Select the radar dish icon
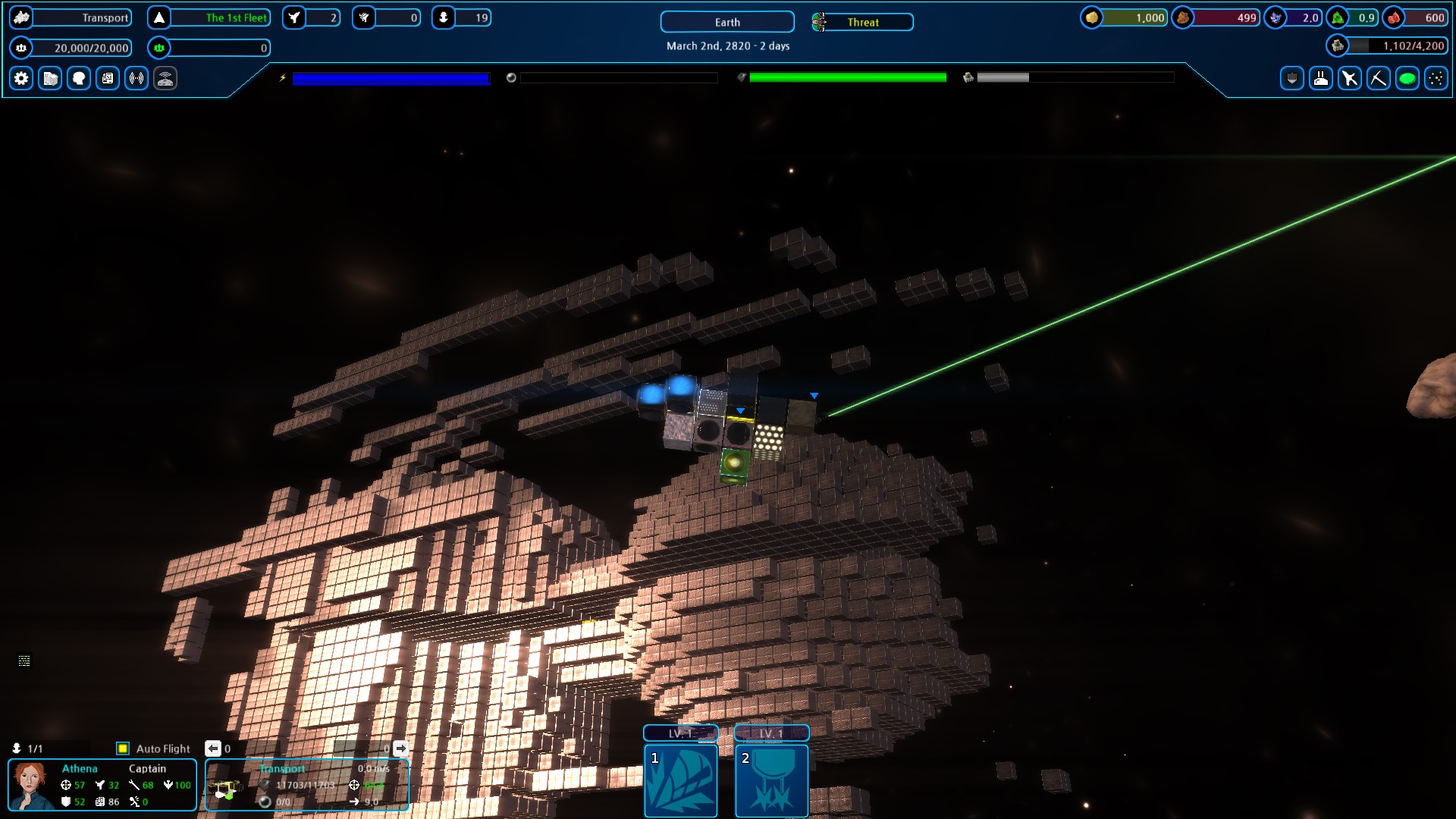The width and height of the screenshot is (1456, 819). coord(165,78)
